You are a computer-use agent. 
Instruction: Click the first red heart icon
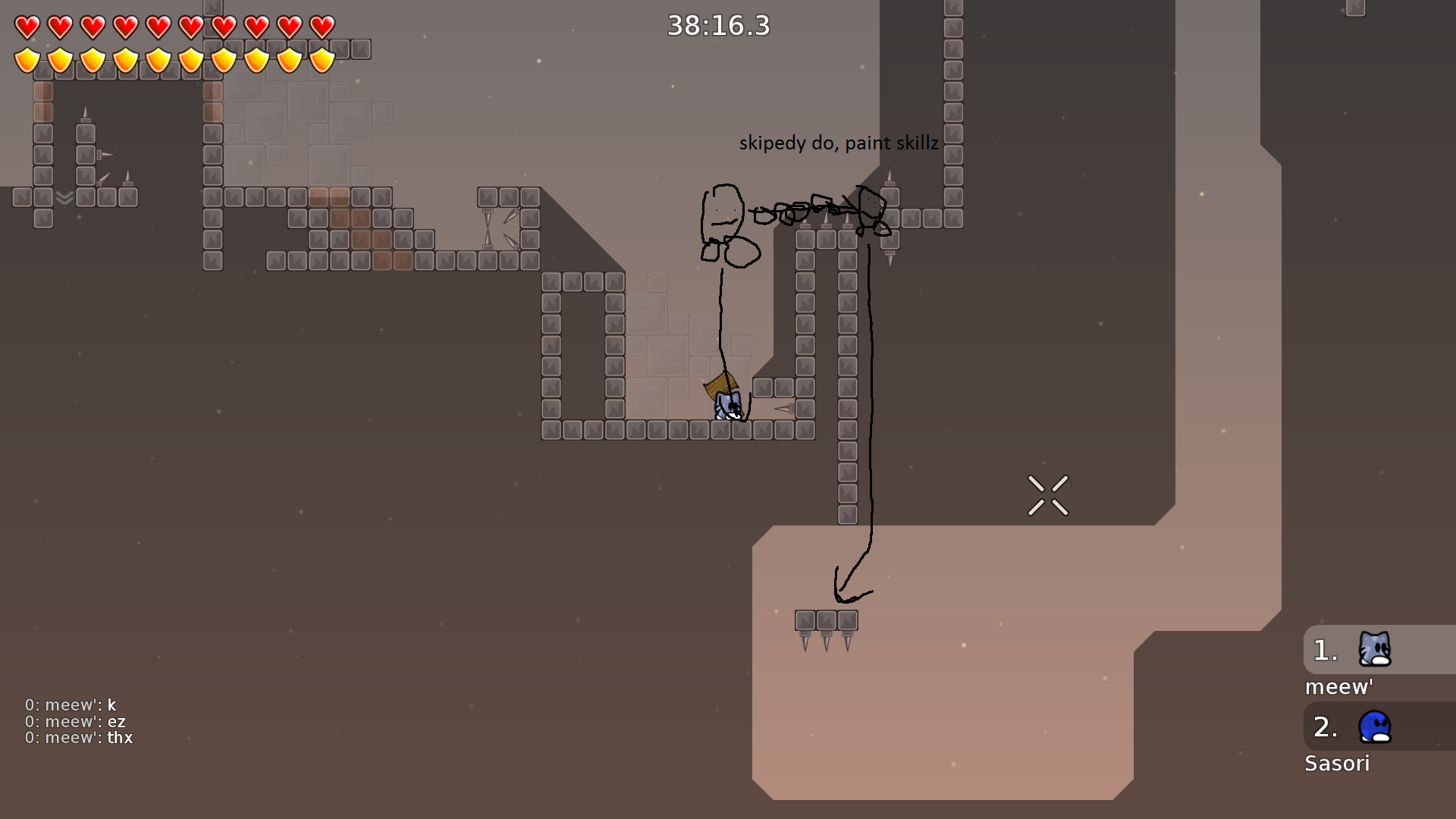pos(25,26)
